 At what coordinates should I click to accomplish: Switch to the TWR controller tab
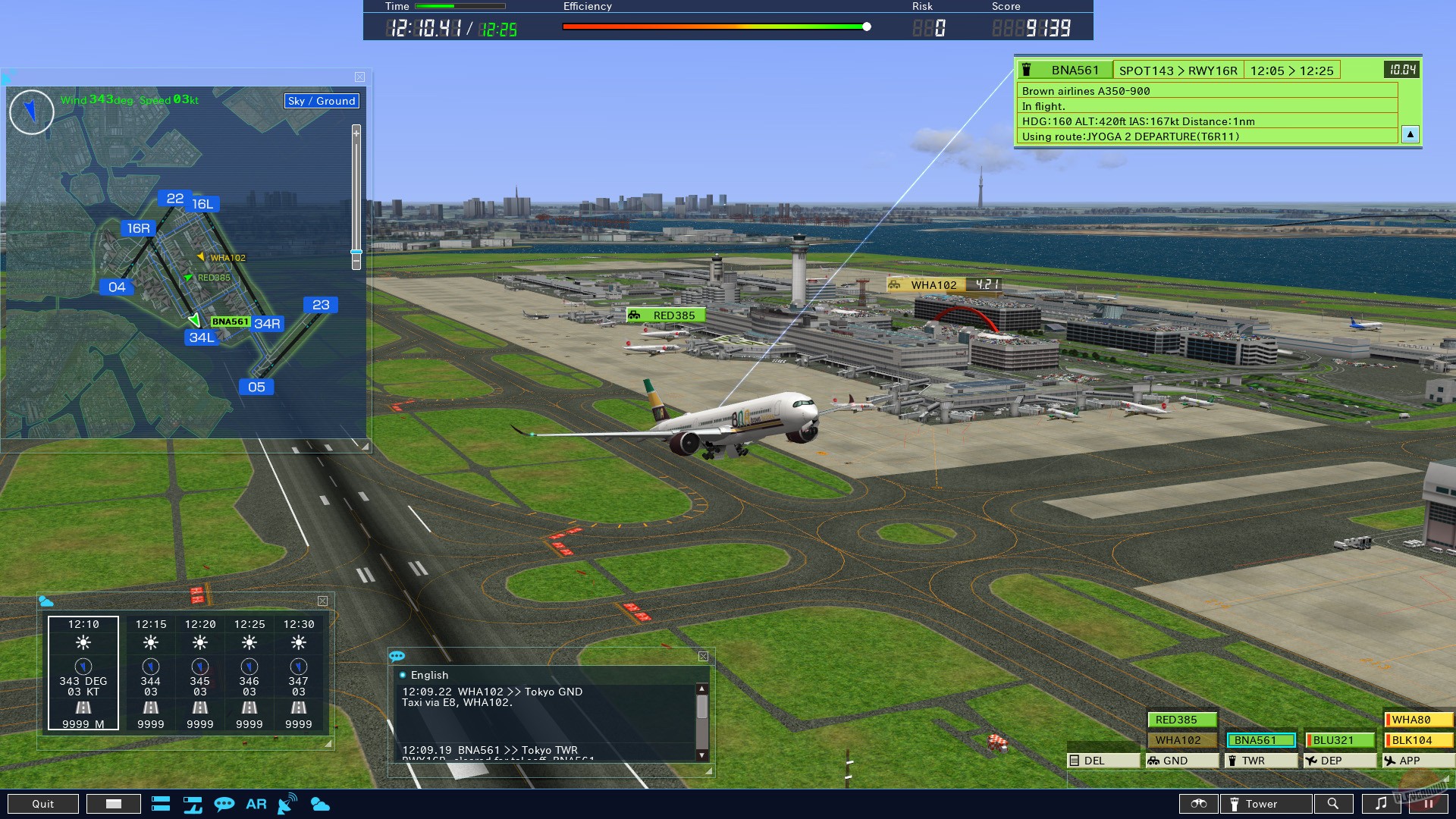tap(1260, 761)
